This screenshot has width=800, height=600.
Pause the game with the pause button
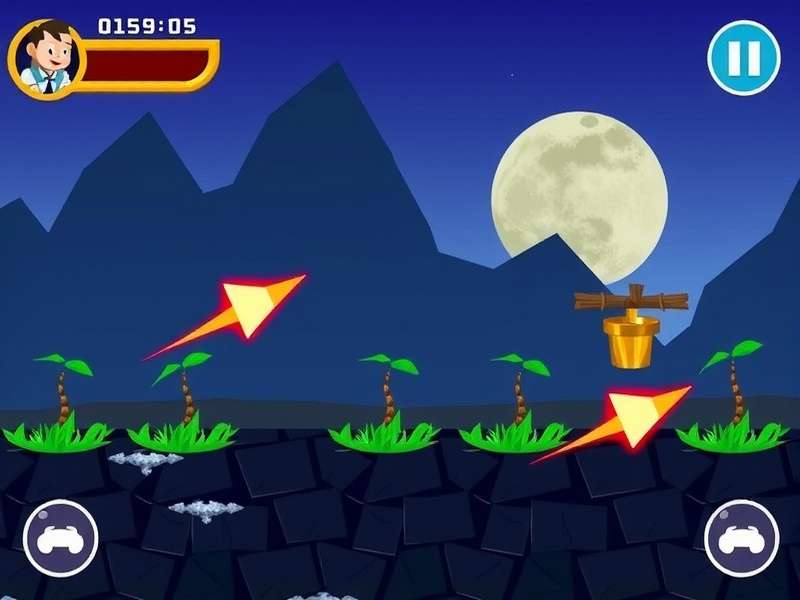743,58
